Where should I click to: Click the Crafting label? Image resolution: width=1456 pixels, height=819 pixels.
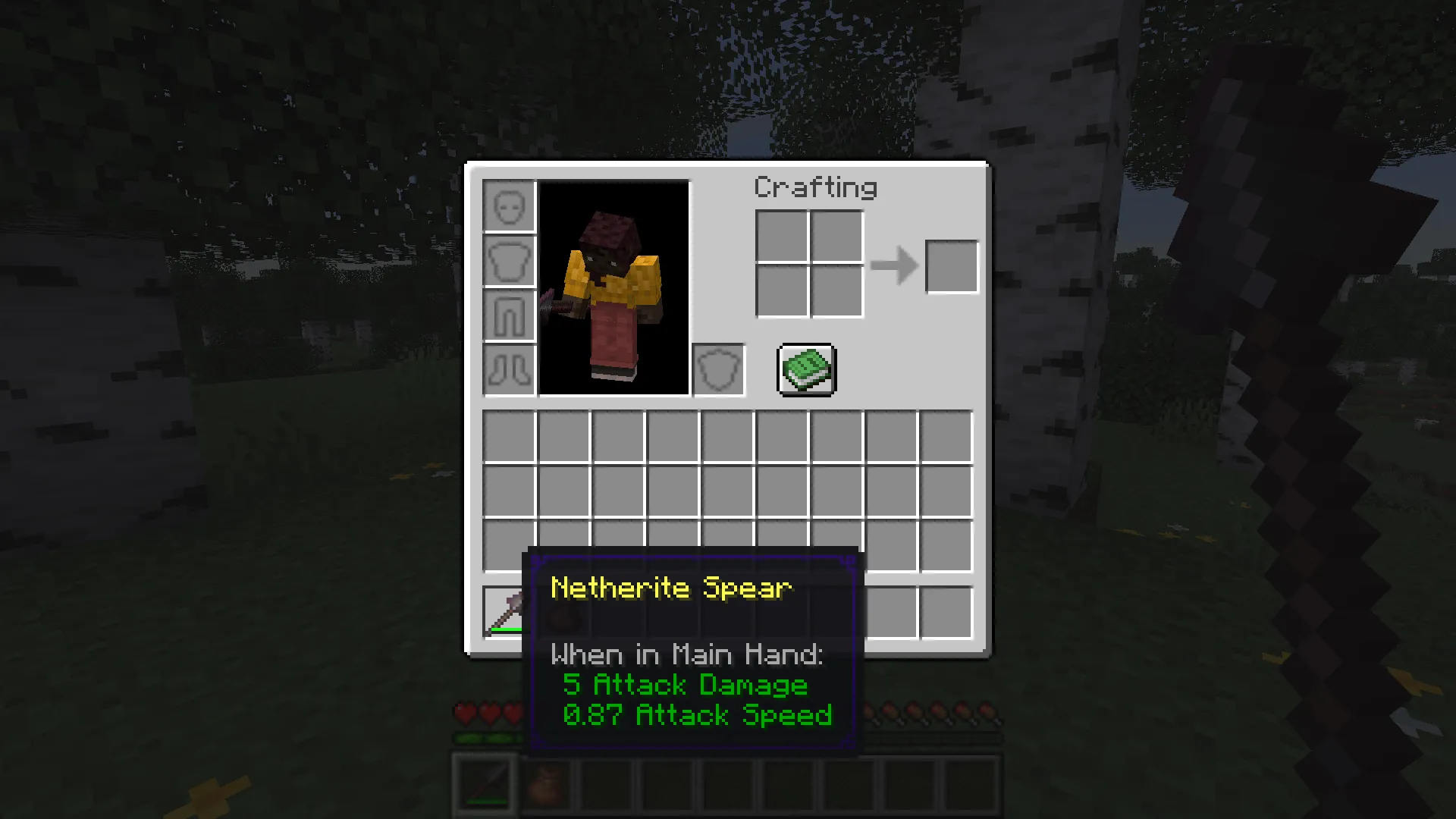pos(815,187)
